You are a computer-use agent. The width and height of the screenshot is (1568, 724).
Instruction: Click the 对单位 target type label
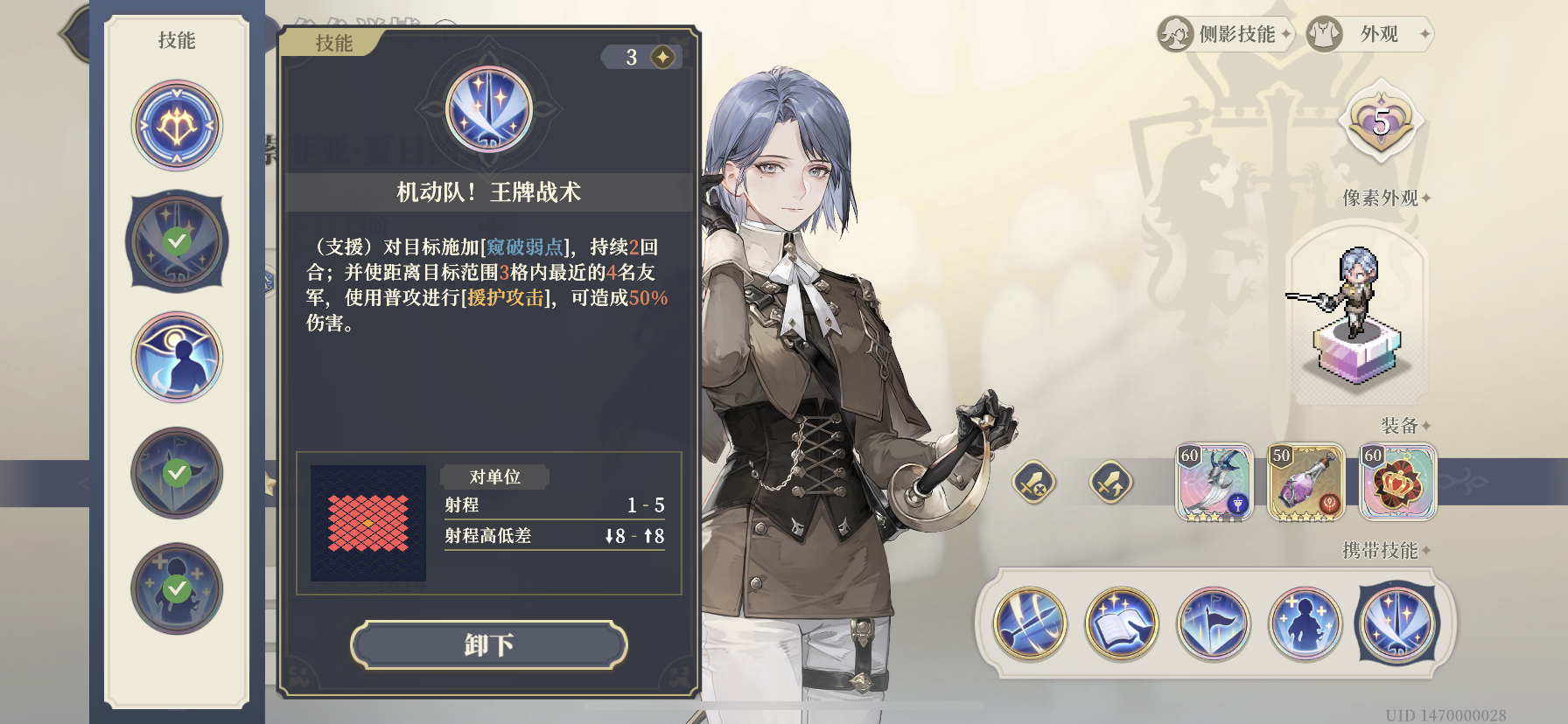click(x=494, y=477)
